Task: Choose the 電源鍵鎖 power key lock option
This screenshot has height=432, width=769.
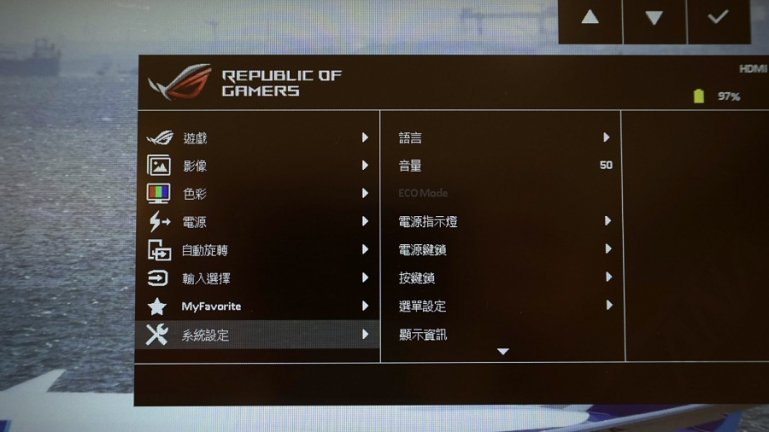Action: pos(422,249)
